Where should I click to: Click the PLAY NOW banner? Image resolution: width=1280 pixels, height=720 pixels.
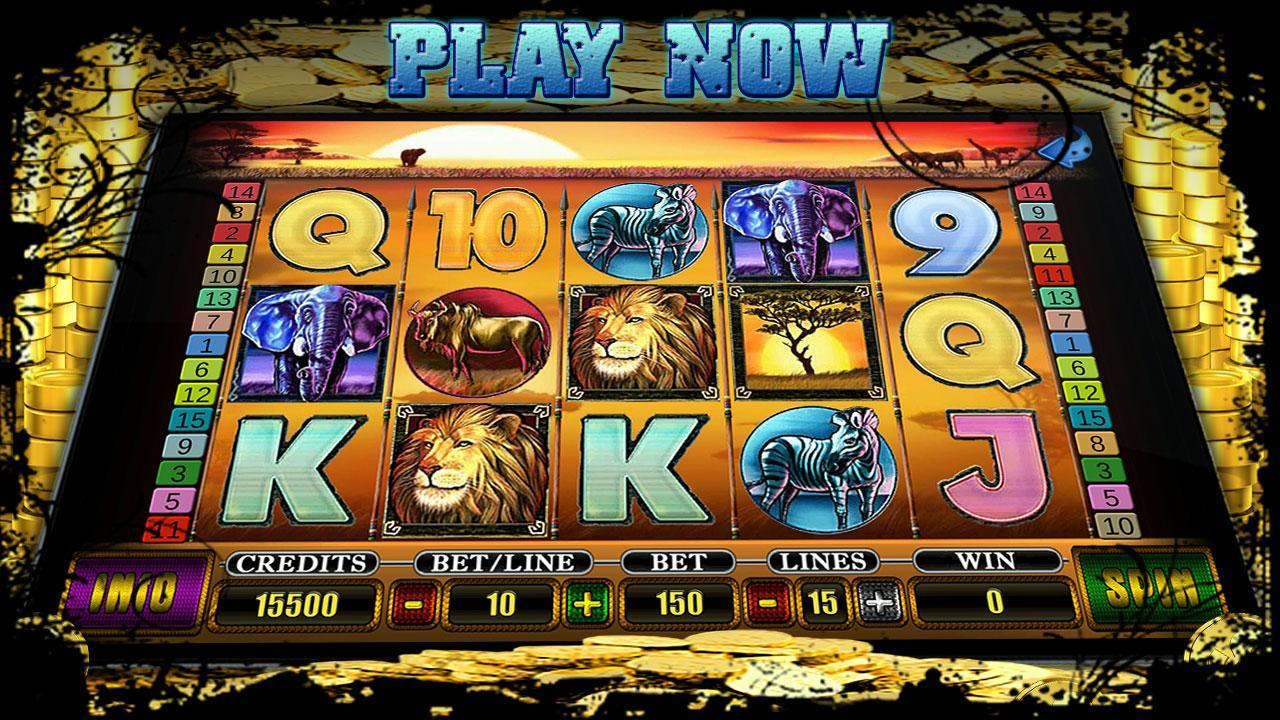click(640, 50)
